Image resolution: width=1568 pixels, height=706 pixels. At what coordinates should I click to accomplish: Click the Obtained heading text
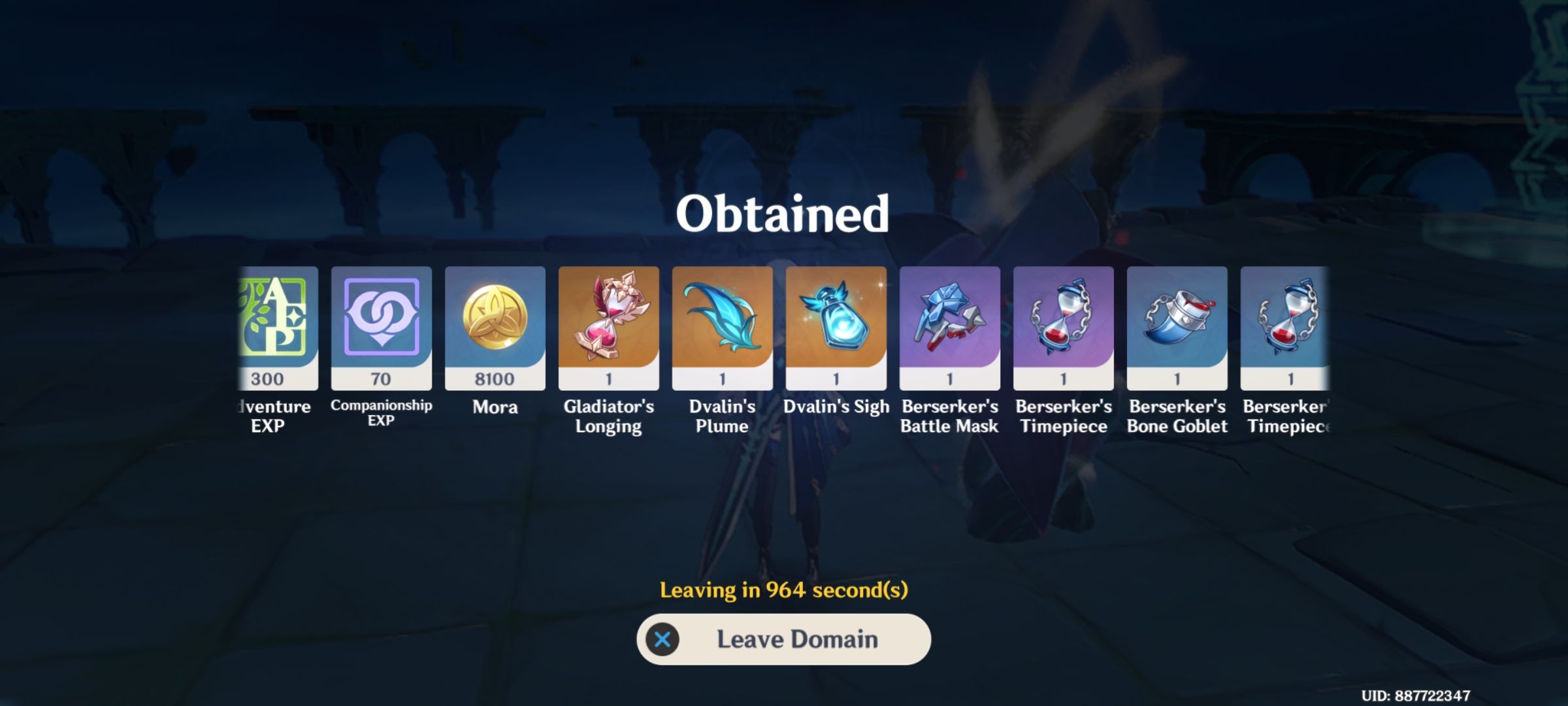click(x=783, y=213)
